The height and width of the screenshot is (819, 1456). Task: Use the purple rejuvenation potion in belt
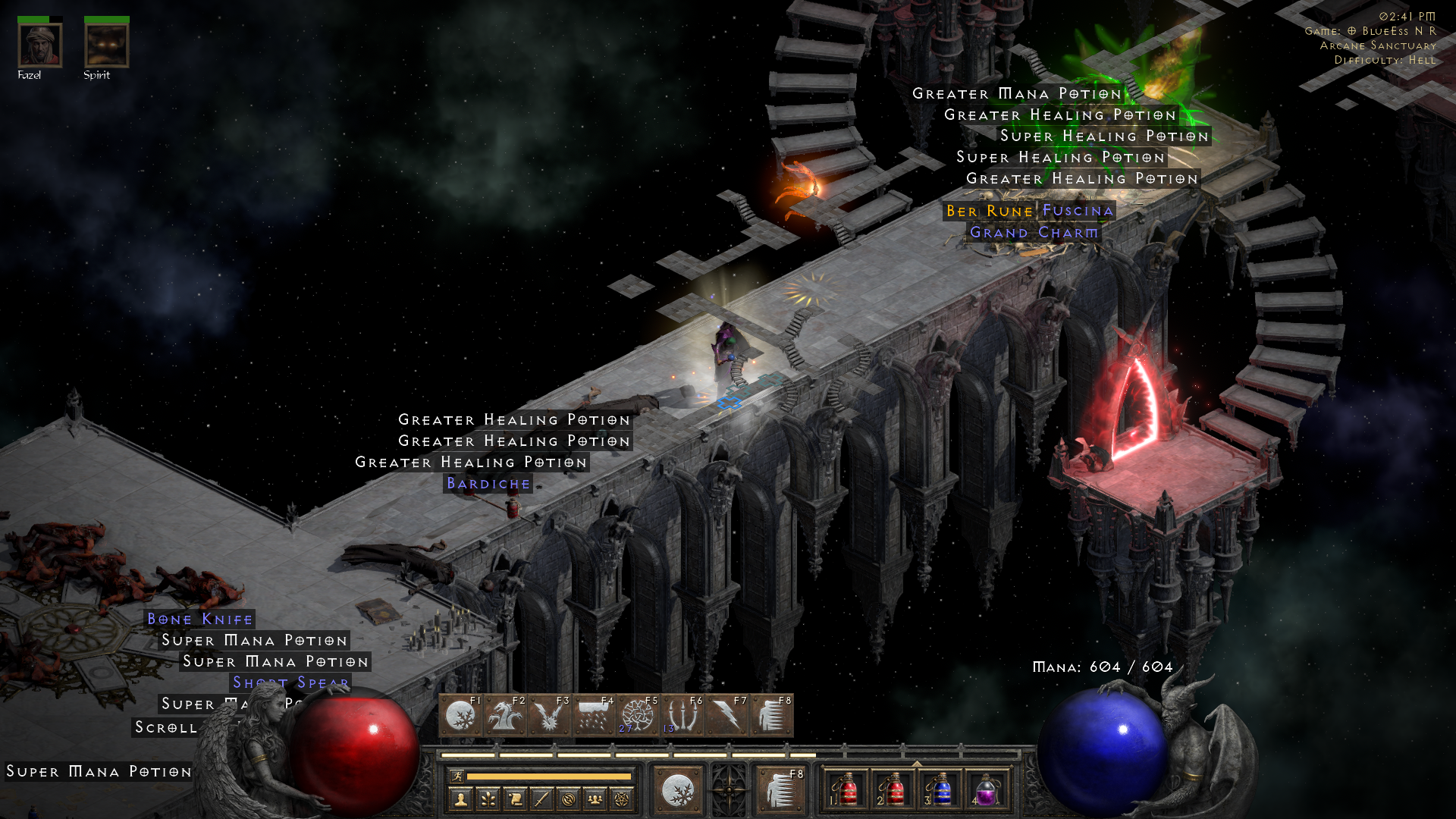[986, 790]
